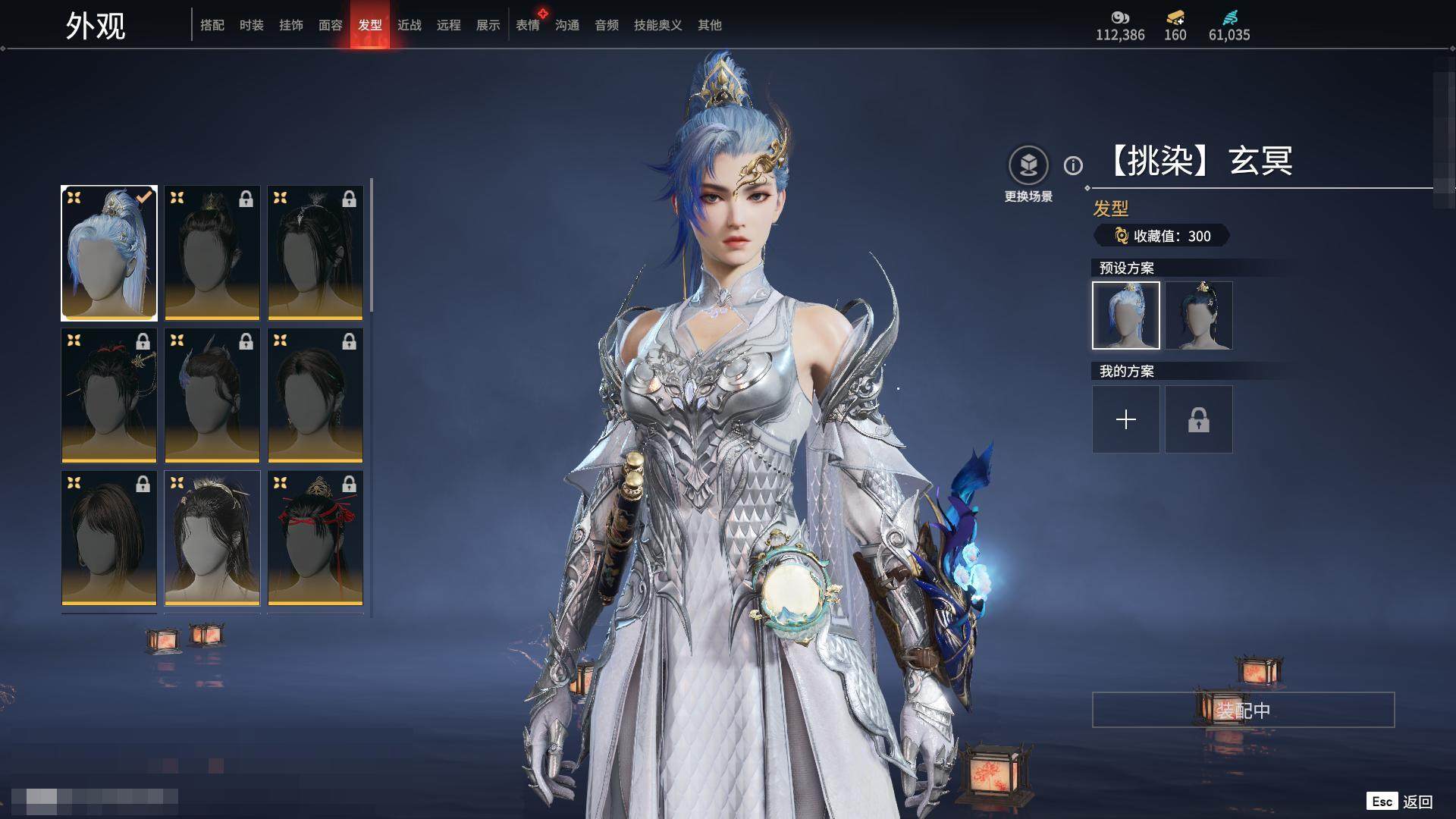
Task: Go to the 面容 tab
Action: 331,25
